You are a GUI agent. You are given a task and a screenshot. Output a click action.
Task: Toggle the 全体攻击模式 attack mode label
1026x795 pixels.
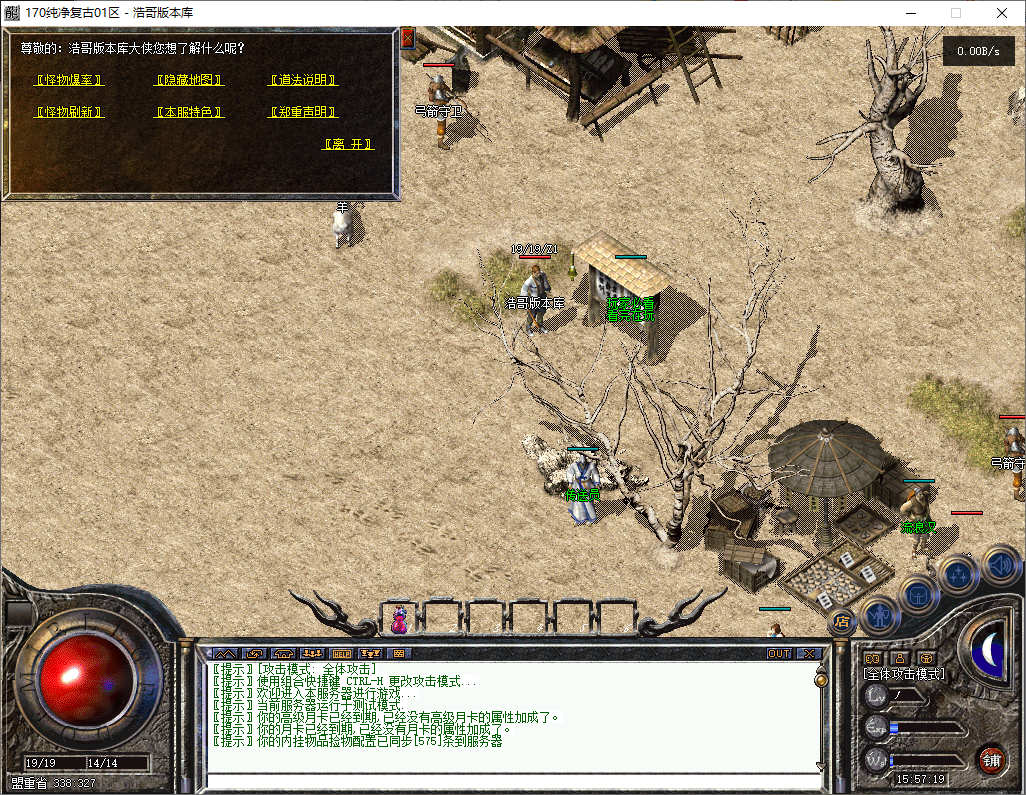(904, 675)
